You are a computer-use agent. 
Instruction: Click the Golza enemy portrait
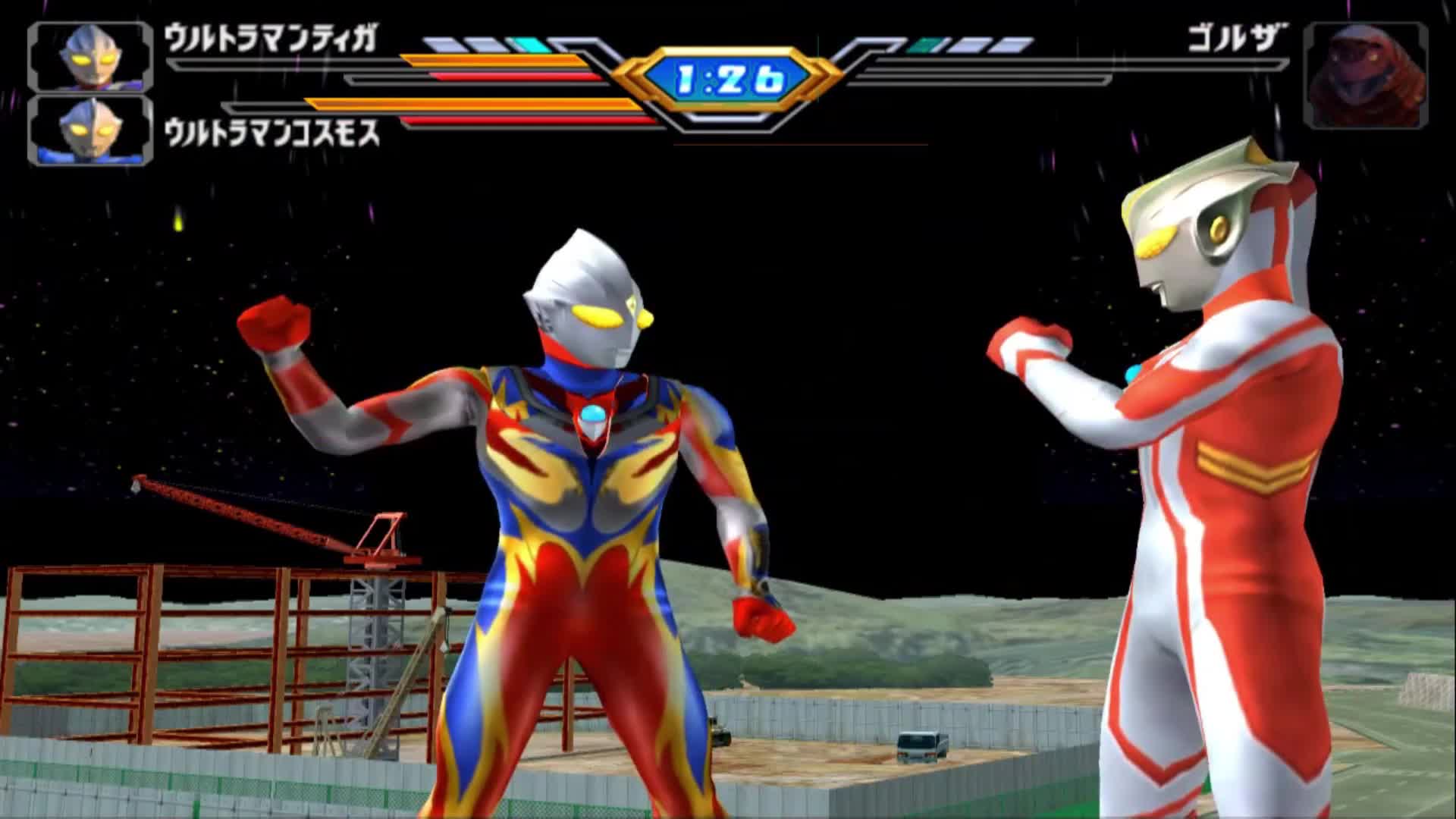point(1365,75)
